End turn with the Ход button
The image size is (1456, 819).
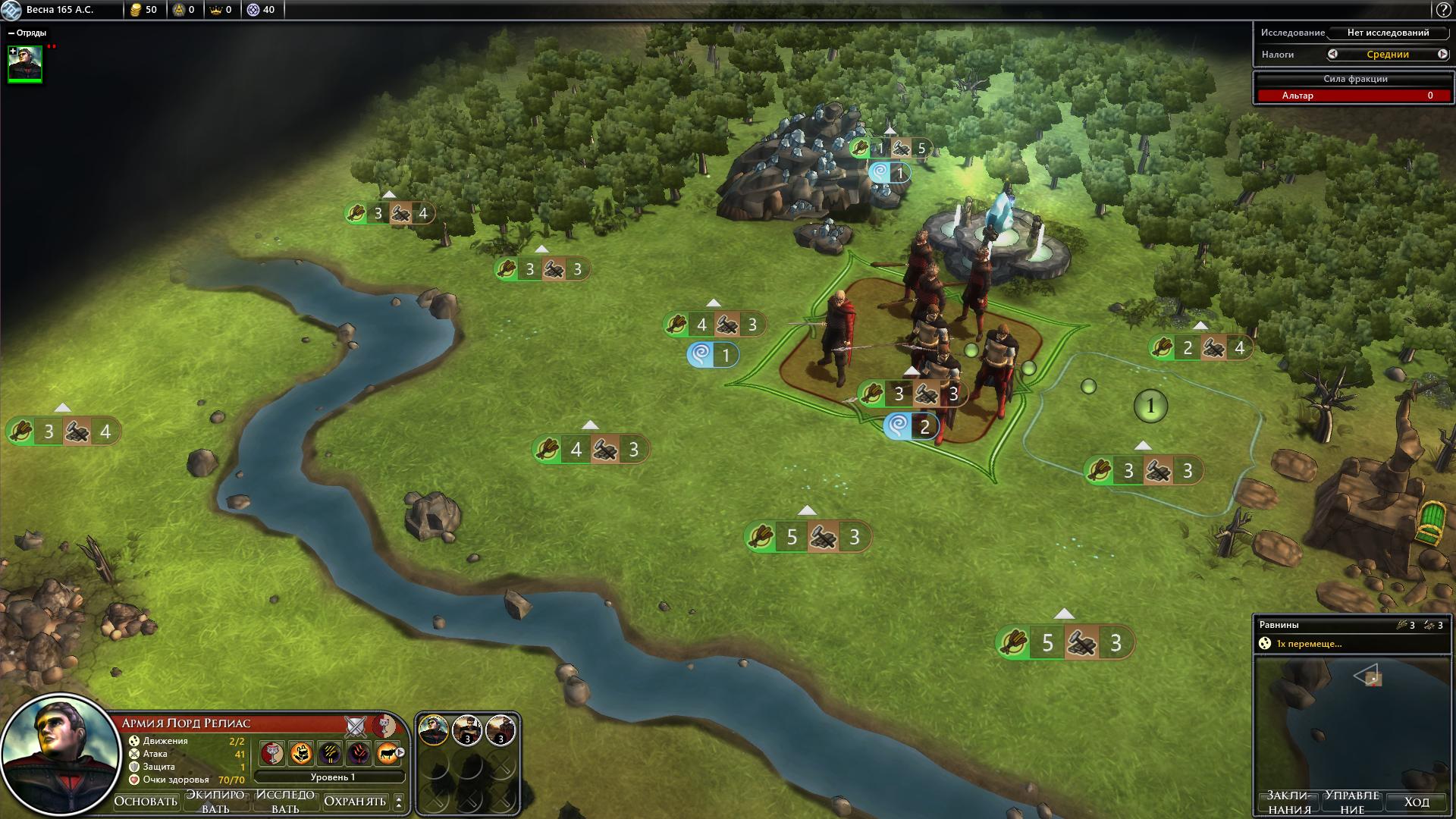[x=1416, y=802]
